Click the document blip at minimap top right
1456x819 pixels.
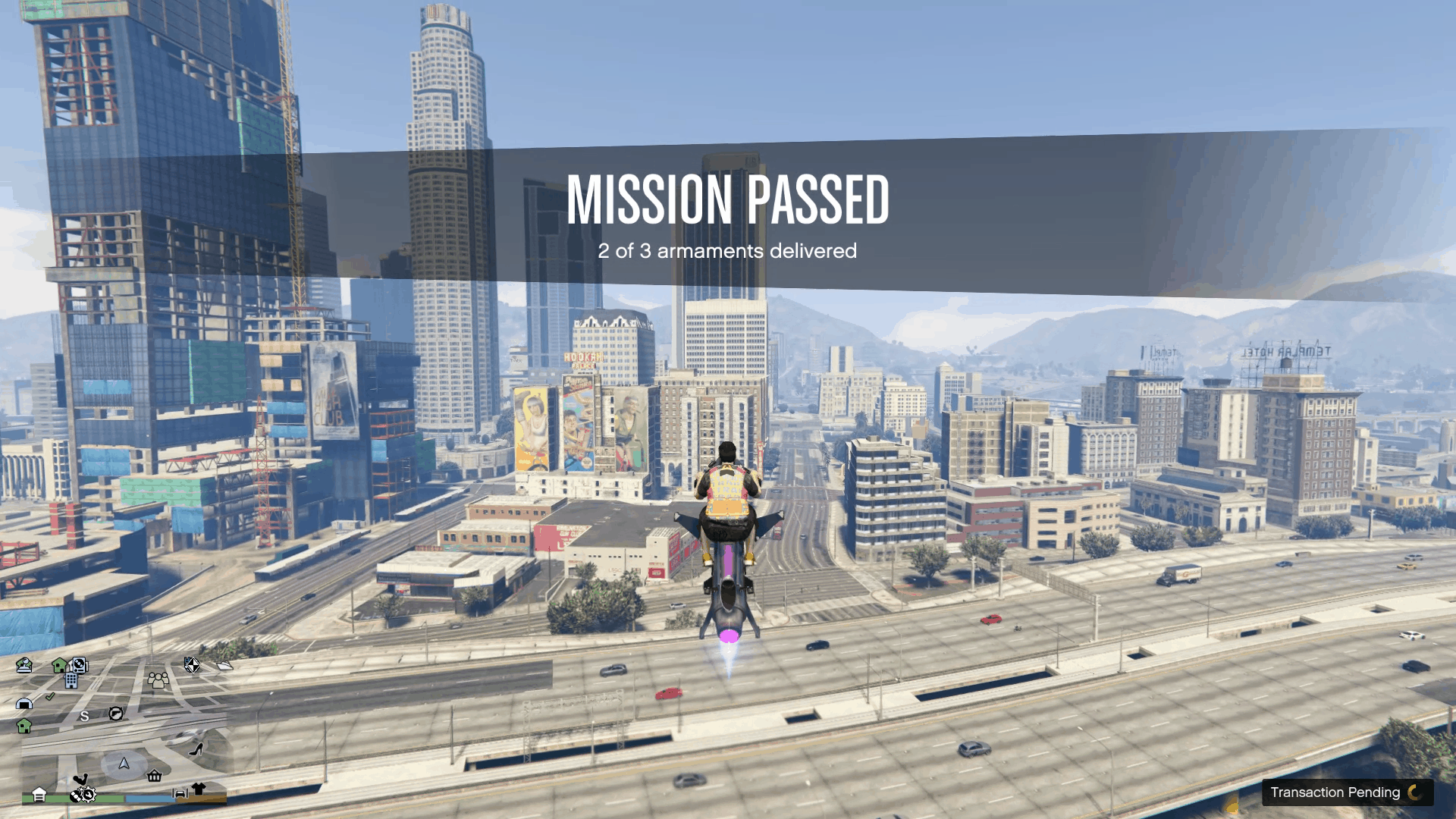(x=224, y=664)
